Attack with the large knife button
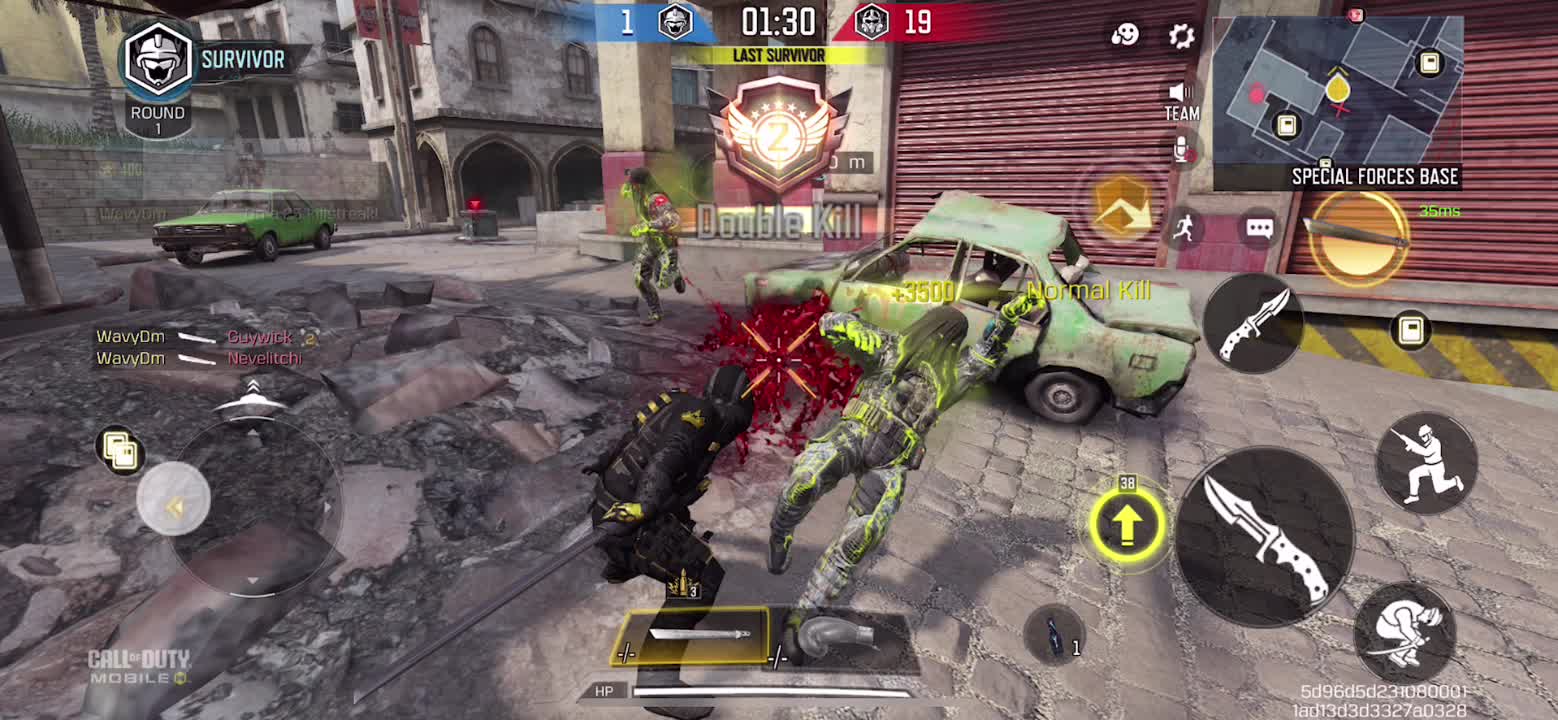The width and height of the screenshot is (1558, 720). click(1265, 535)
